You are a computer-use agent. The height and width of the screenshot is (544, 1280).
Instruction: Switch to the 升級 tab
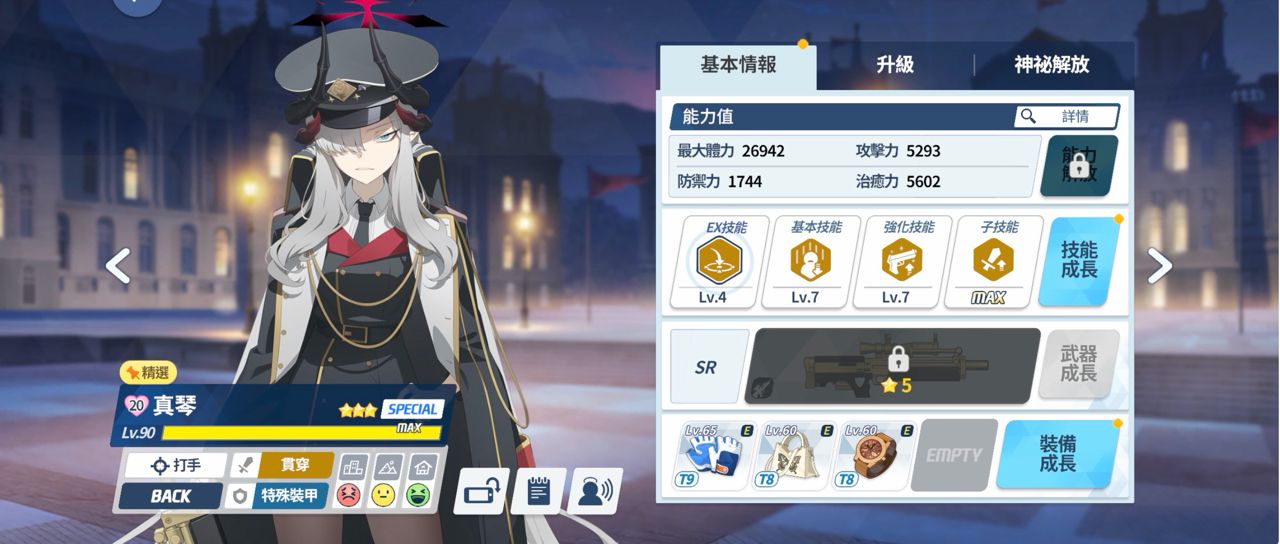(x=894, y=66)
